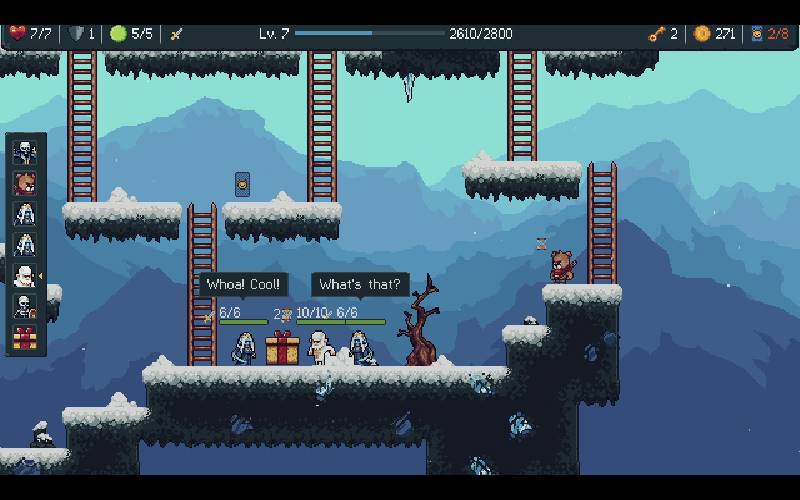
Task: Select the bear portrait in the turn order
Action: click(25, 183)
